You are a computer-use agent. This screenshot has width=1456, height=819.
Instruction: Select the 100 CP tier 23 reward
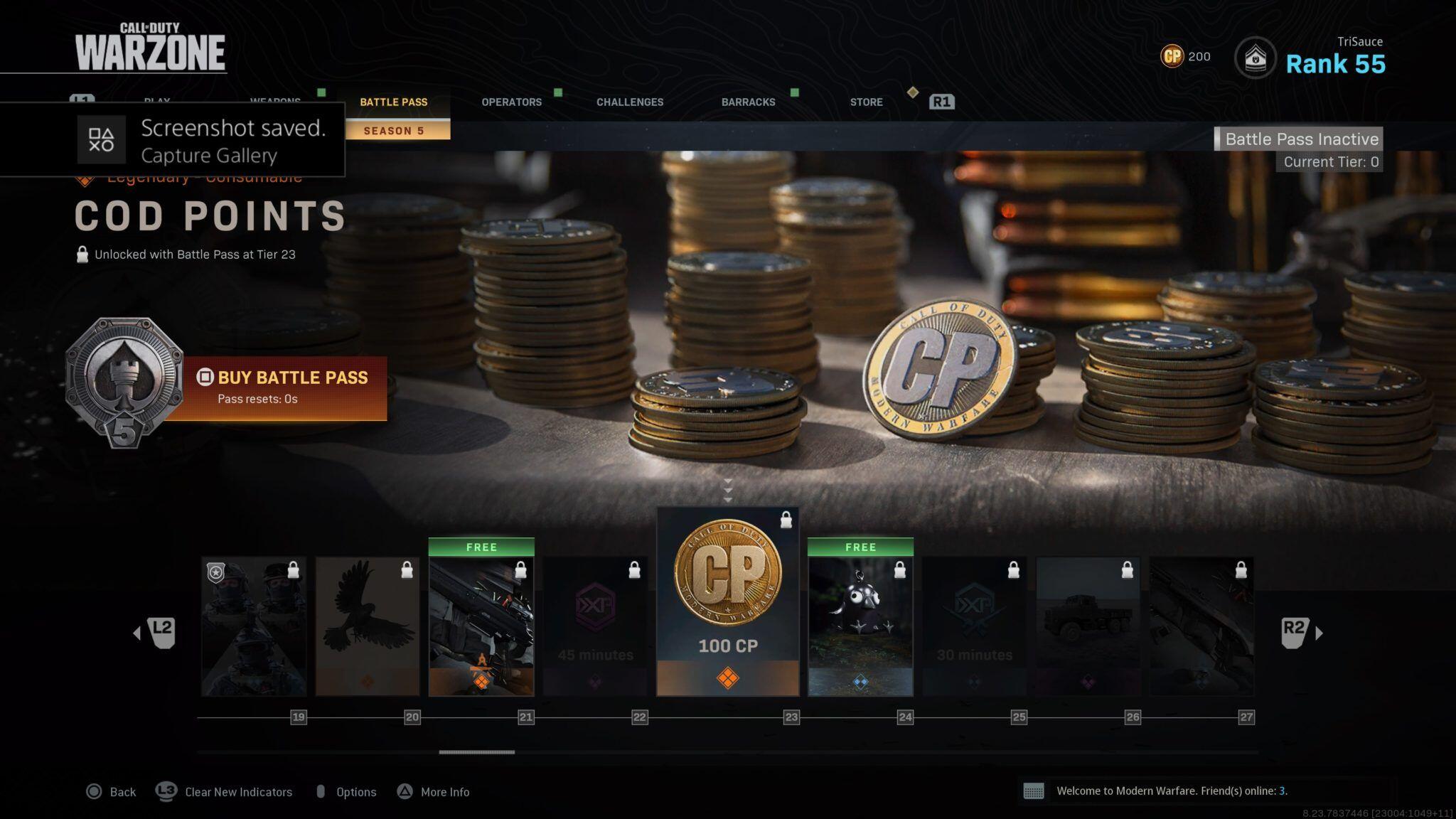coord(727,601)
